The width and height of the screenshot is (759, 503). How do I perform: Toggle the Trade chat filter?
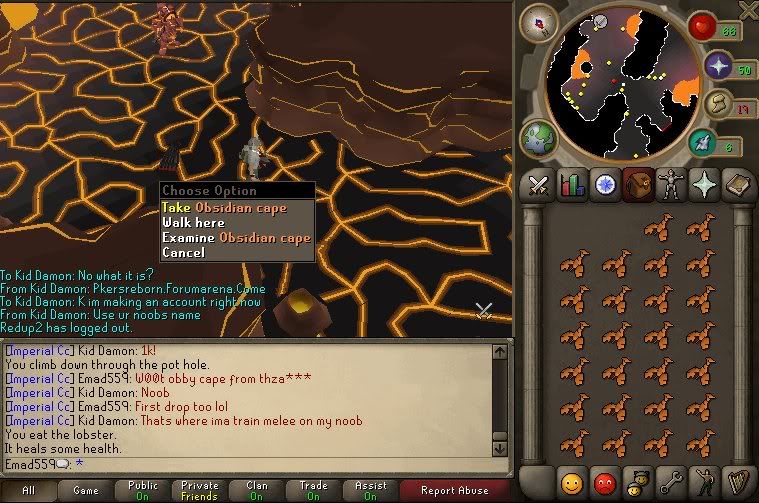pyautogui.click(x=313, y=491)
